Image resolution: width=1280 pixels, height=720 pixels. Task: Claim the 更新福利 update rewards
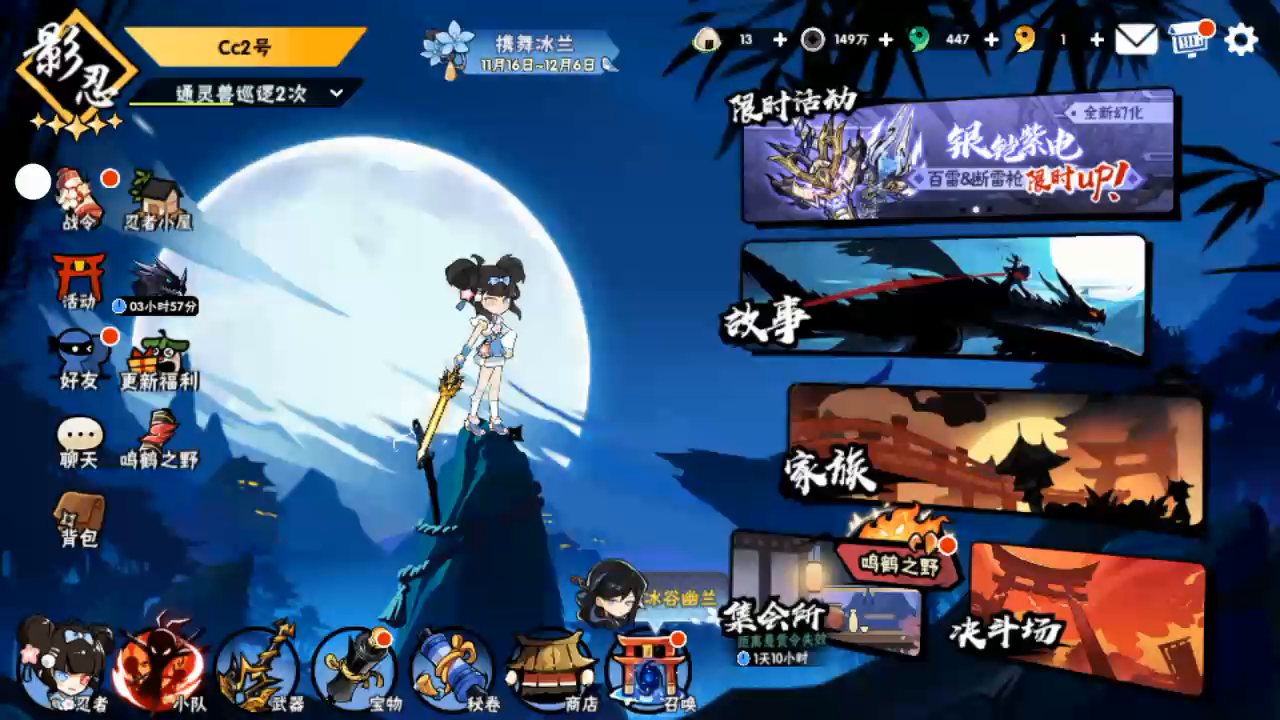coord(160,362)
